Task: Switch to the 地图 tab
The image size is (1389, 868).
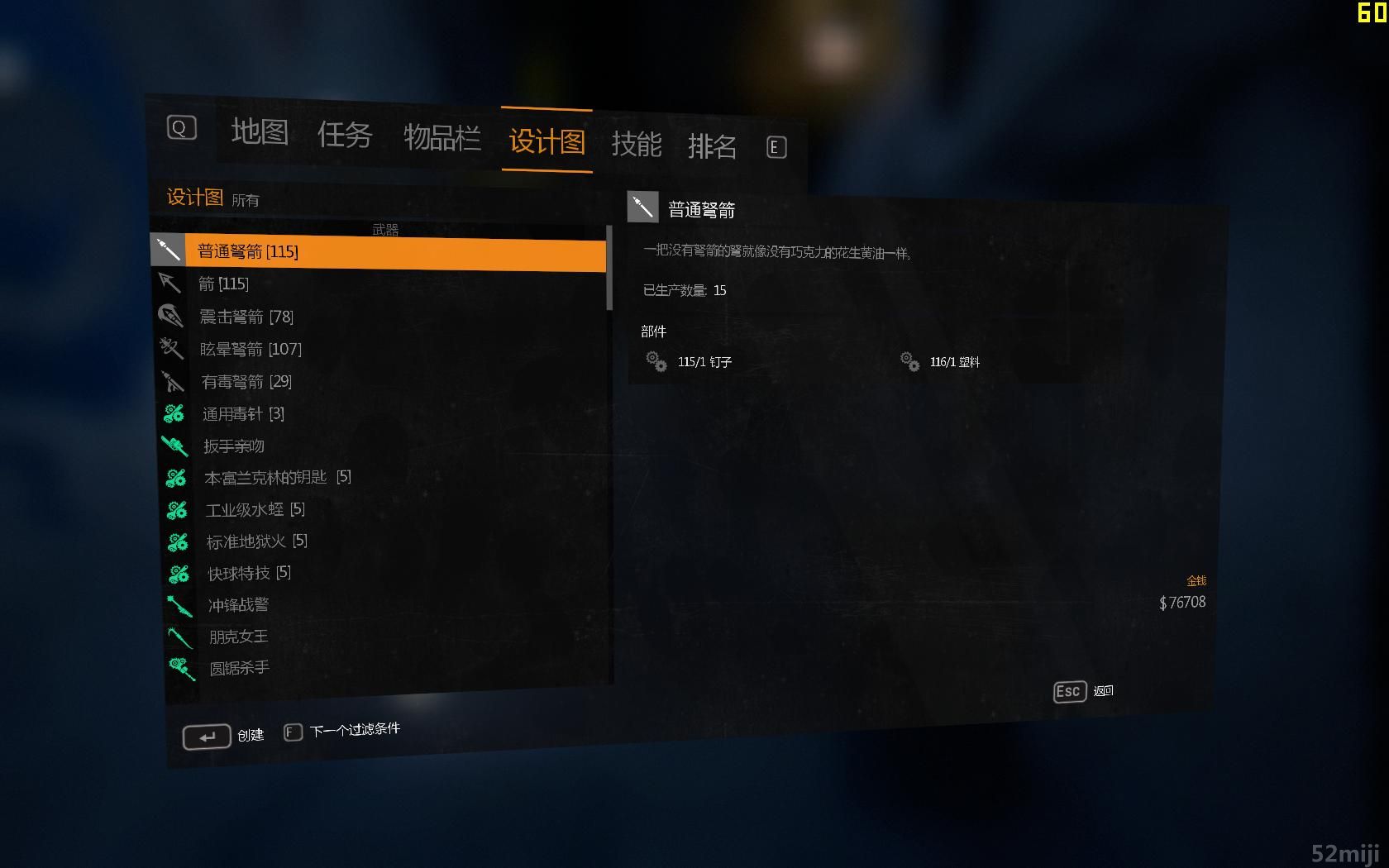Action: (x=260, y=131)
